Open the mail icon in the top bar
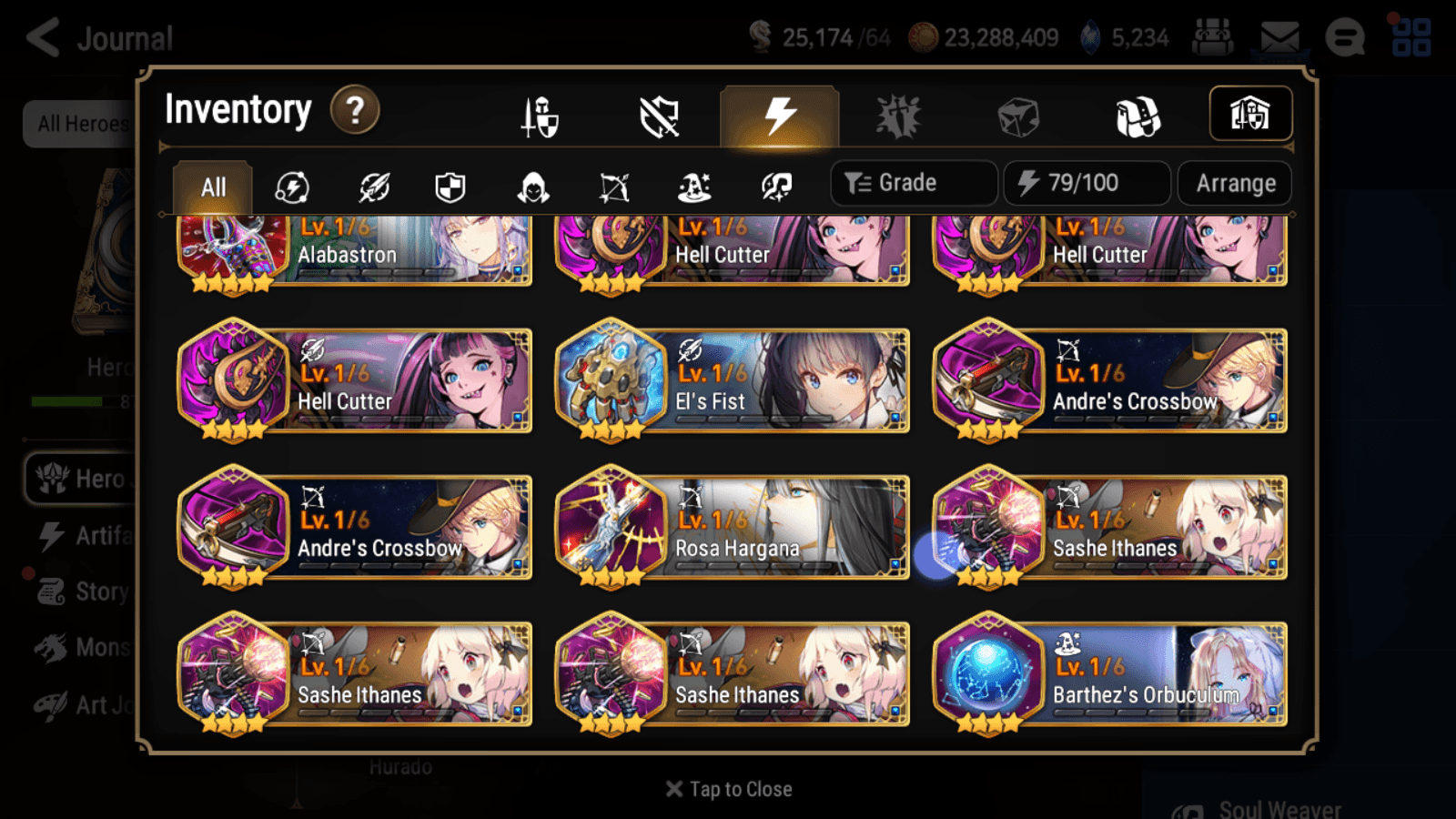 pos(1280,36)
